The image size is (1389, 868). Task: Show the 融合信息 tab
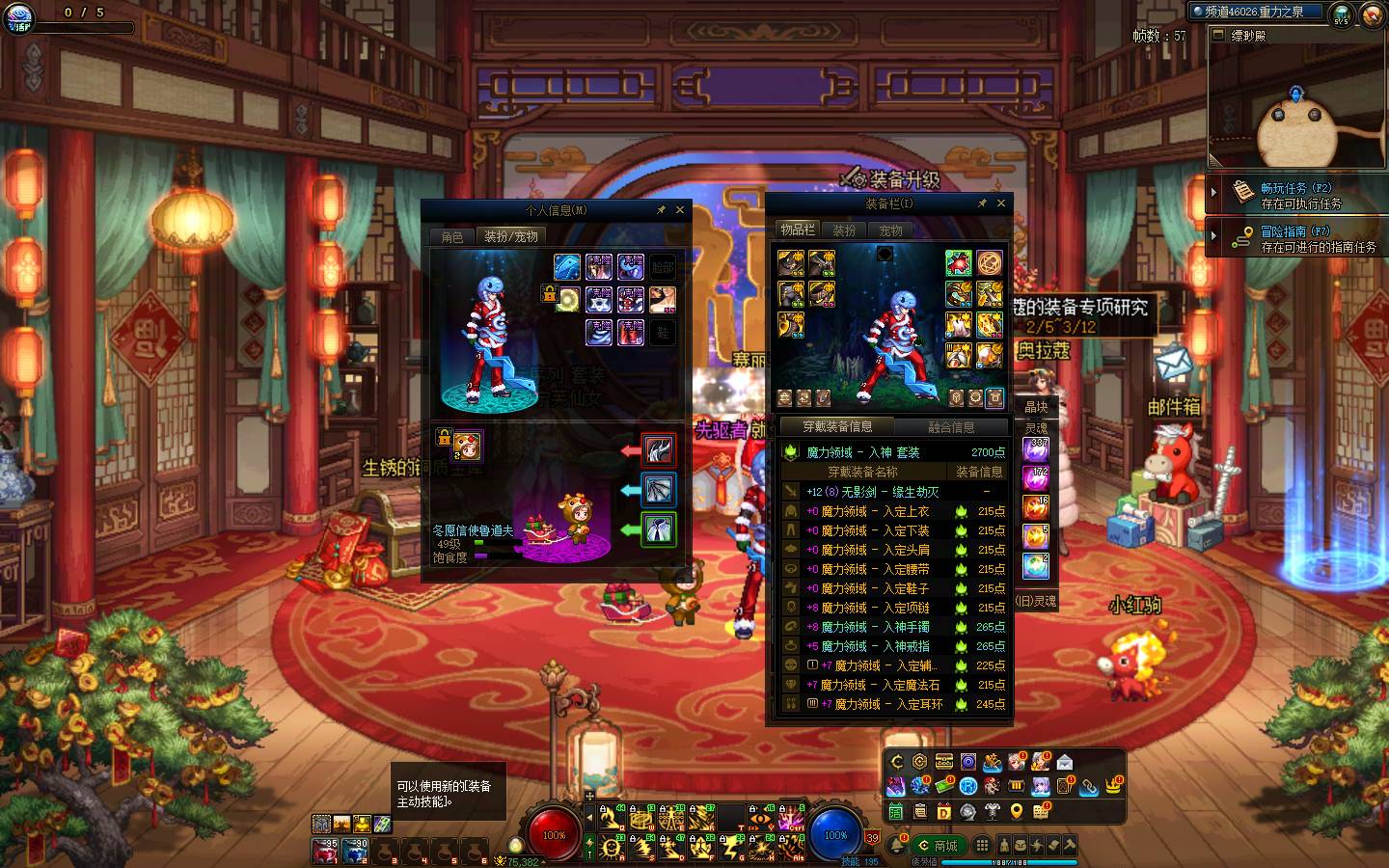[951, 426]
